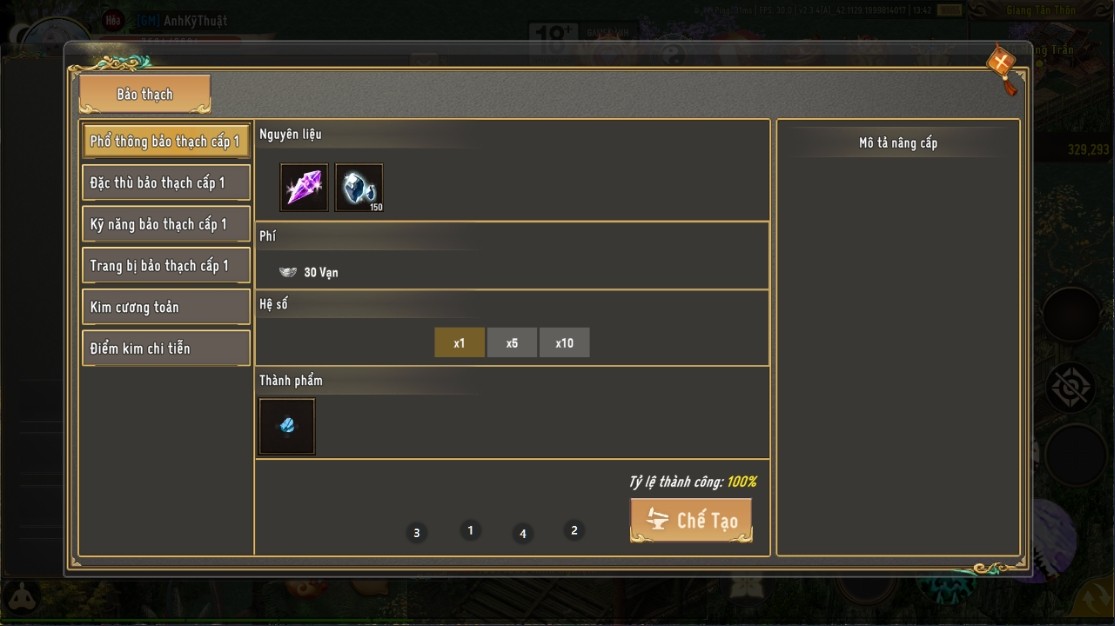This screenshot has height=626, width=1115.
Task: Select the silver ore material slot
Action: pos(359,188)
